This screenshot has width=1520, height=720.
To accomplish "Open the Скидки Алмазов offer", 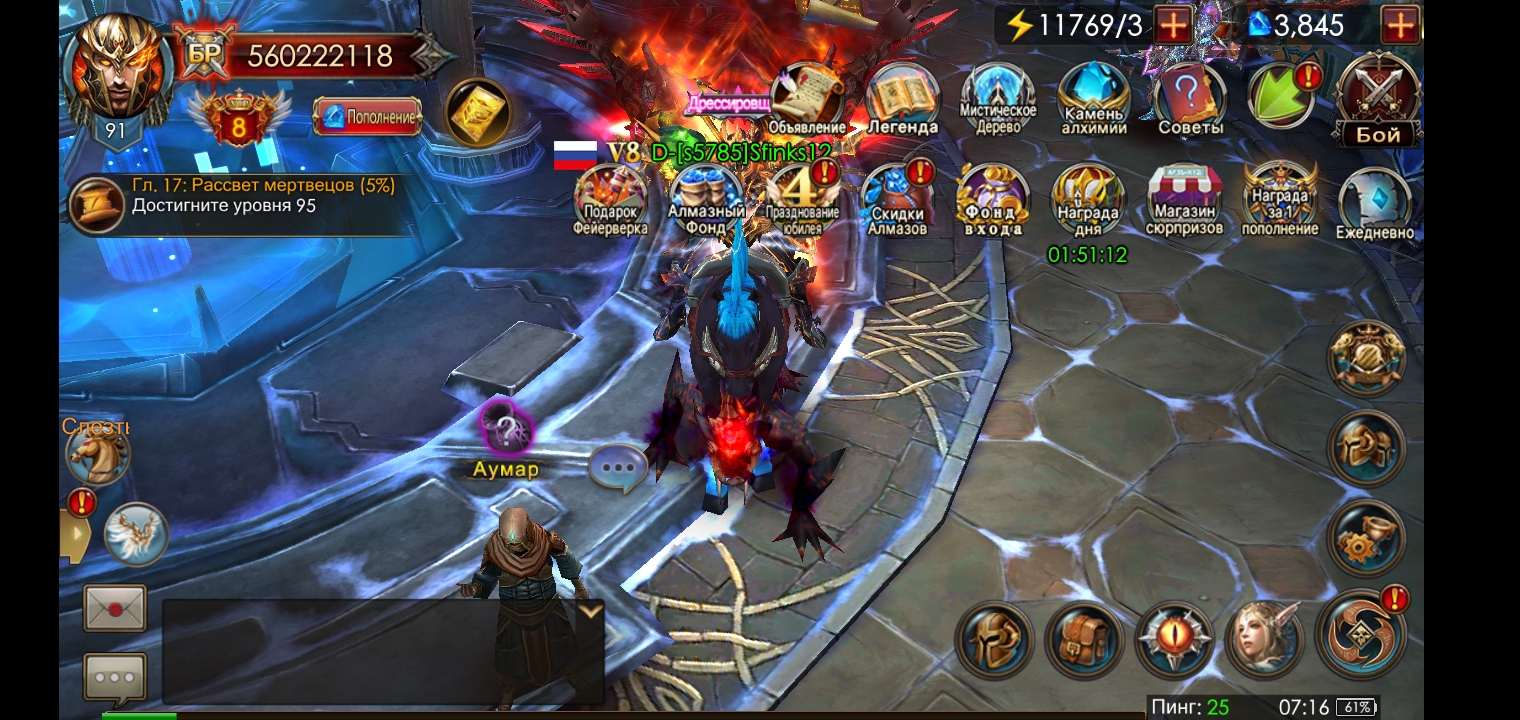I will 897,200.
